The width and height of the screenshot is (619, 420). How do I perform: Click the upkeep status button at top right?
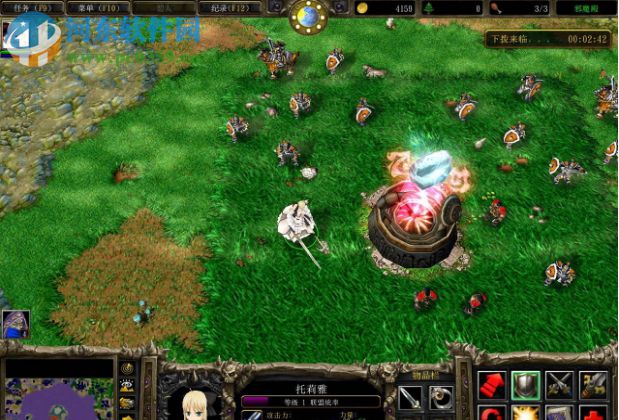pos(587,8)
